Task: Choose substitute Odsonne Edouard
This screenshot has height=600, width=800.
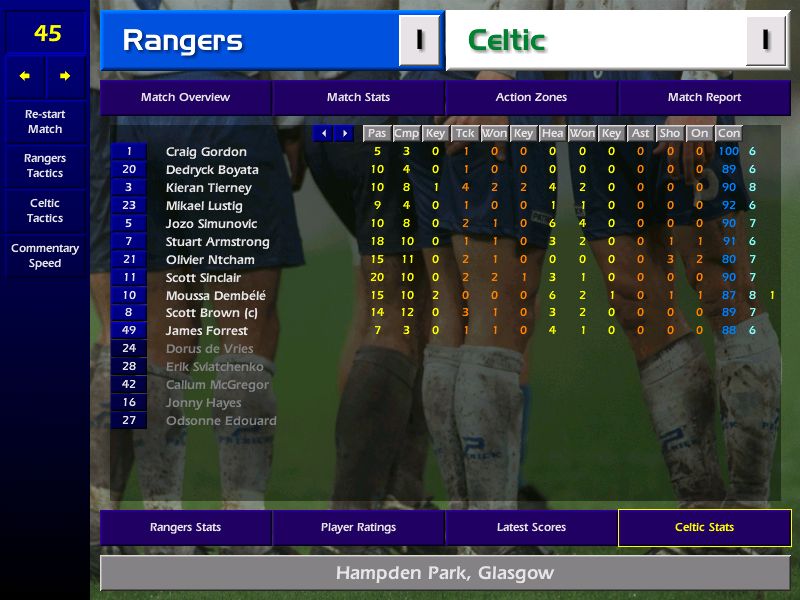Action: click(x=221, y=421)
